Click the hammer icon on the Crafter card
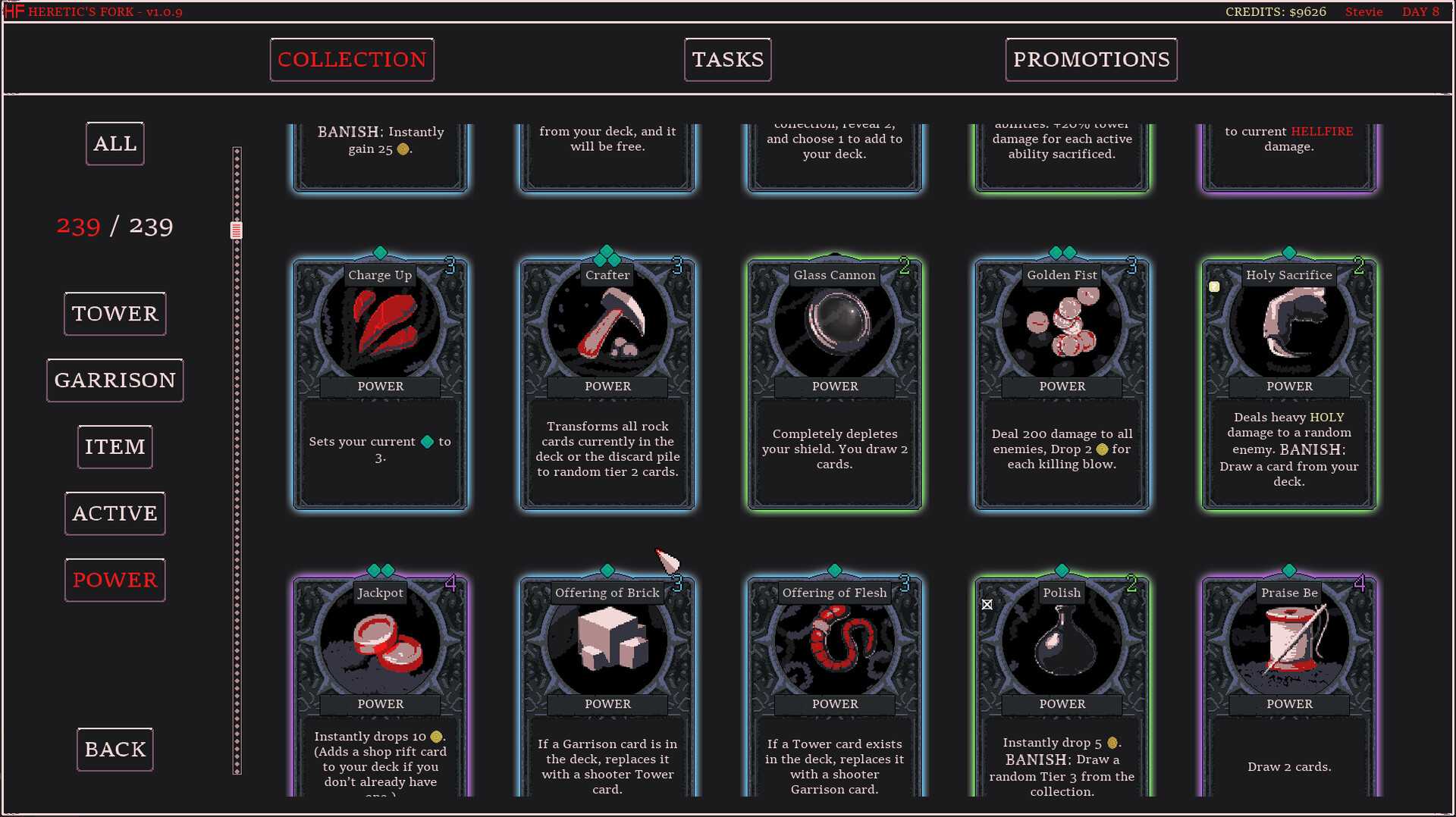 click(x=607, y=324)
